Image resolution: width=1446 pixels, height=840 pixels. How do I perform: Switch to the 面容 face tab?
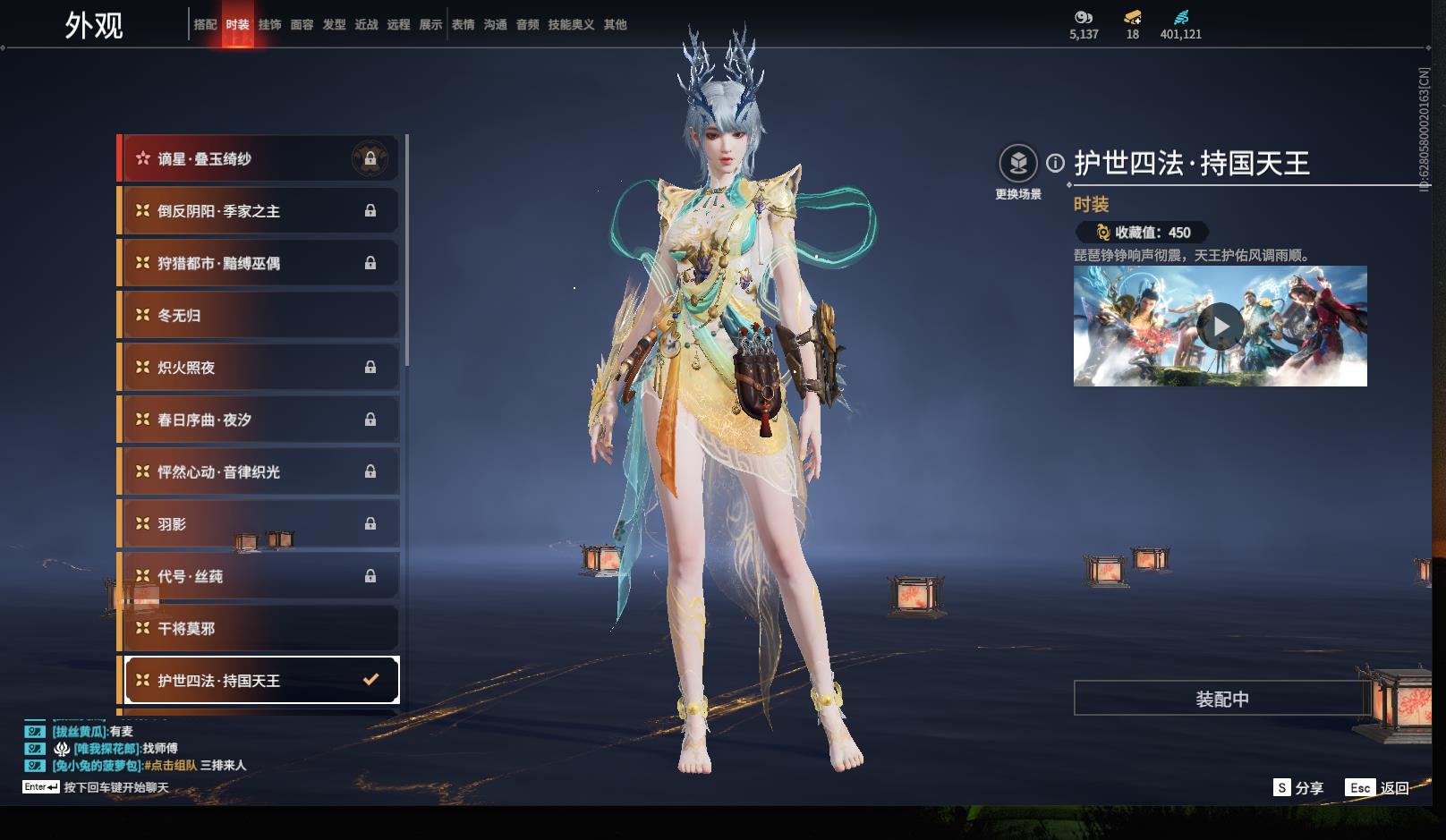pos(302,25)
